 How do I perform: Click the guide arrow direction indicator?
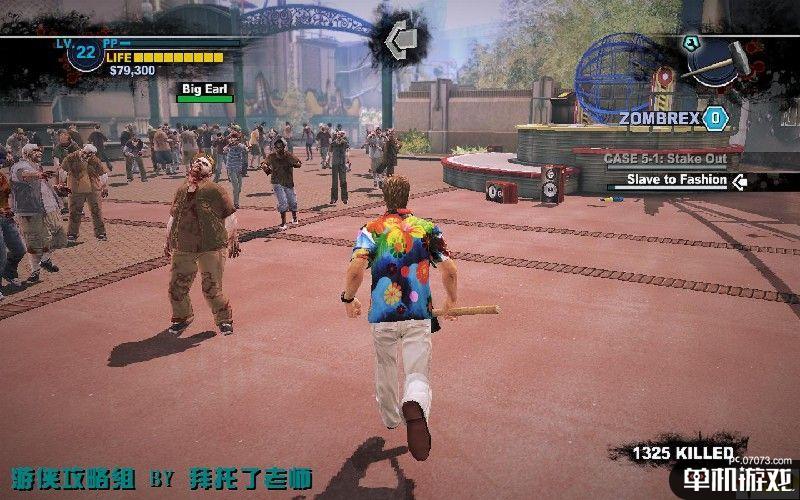point(403,41)
